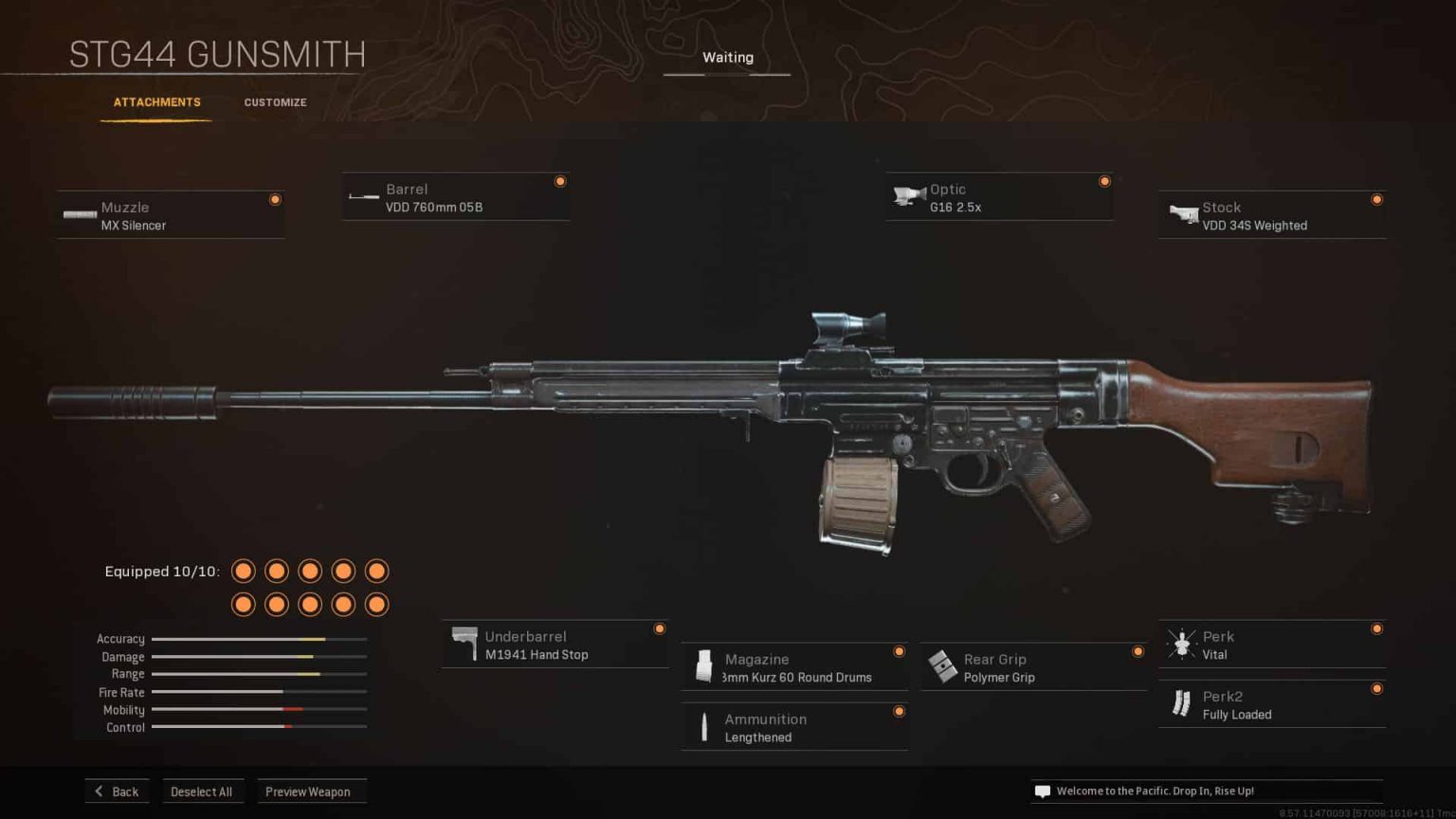This screenshot has width=1456, height=819.
Task: Switch to the Customize tab
Action: click(x=275, y=102)
